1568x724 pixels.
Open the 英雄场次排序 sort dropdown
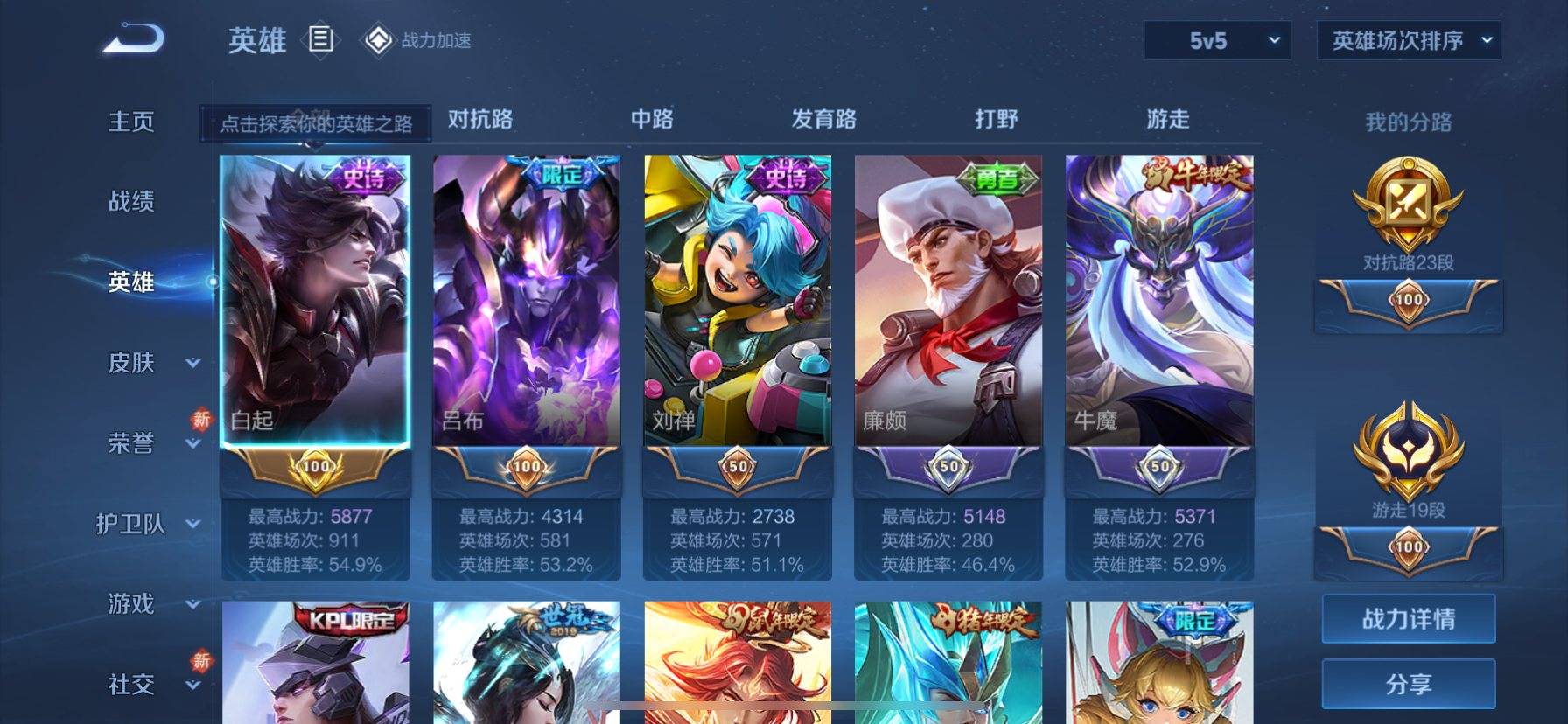point(1408,41)
